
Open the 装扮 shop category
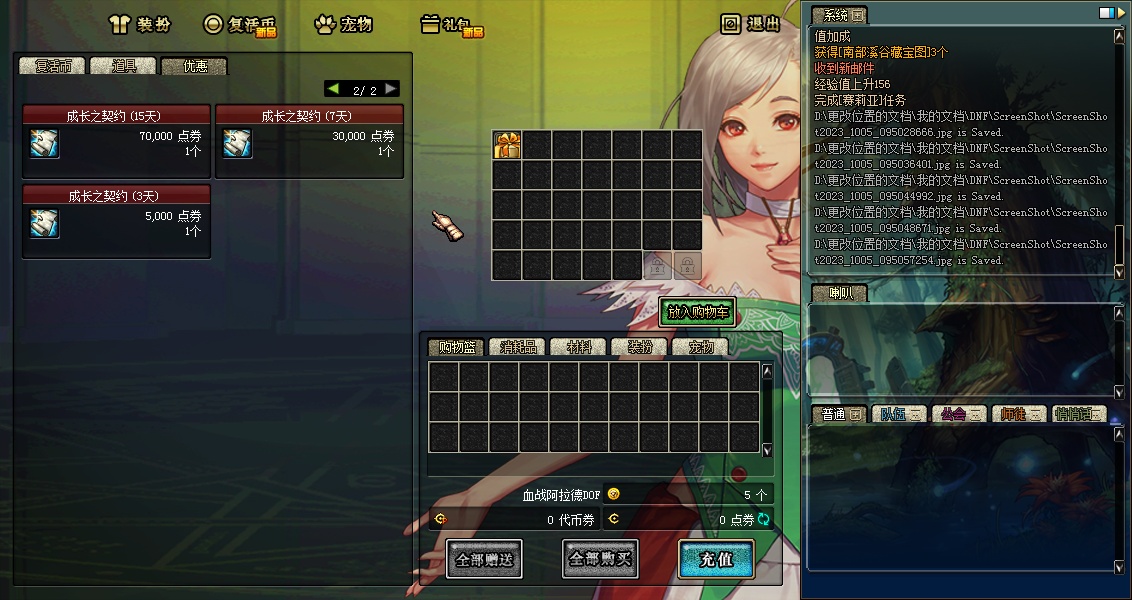(x=141, y=25)
